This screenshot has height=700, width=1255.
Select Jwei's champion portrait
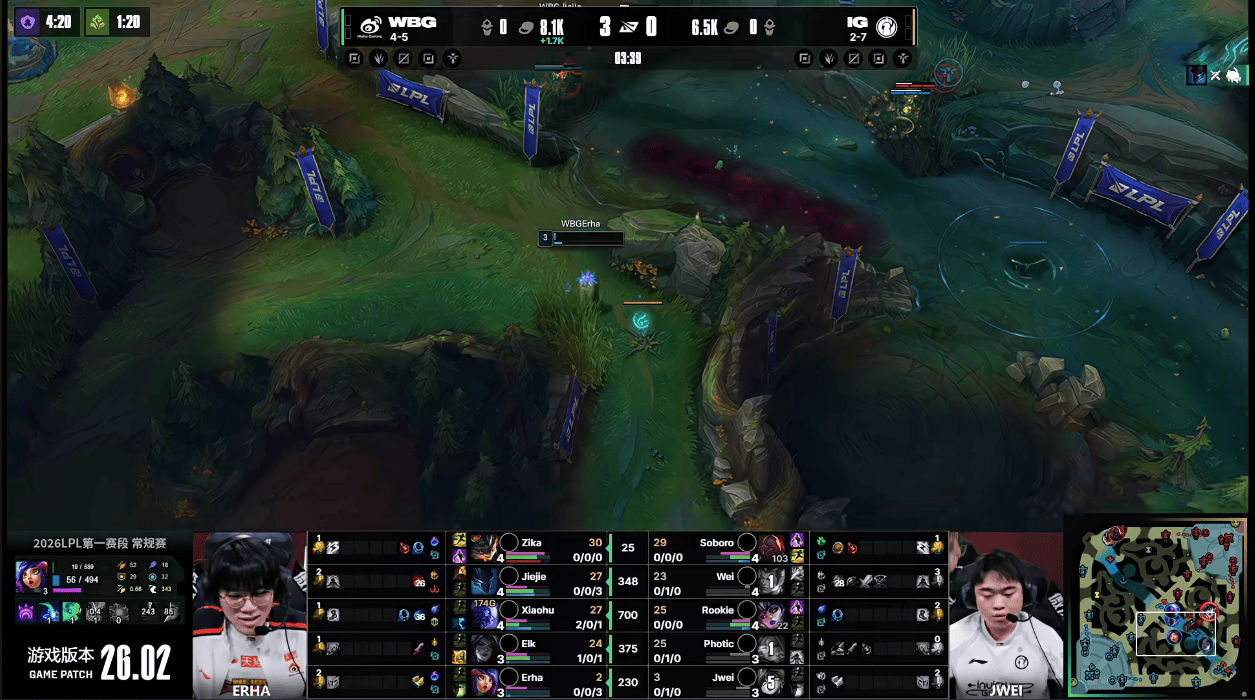pyautogui.click(x=770, y=682)
